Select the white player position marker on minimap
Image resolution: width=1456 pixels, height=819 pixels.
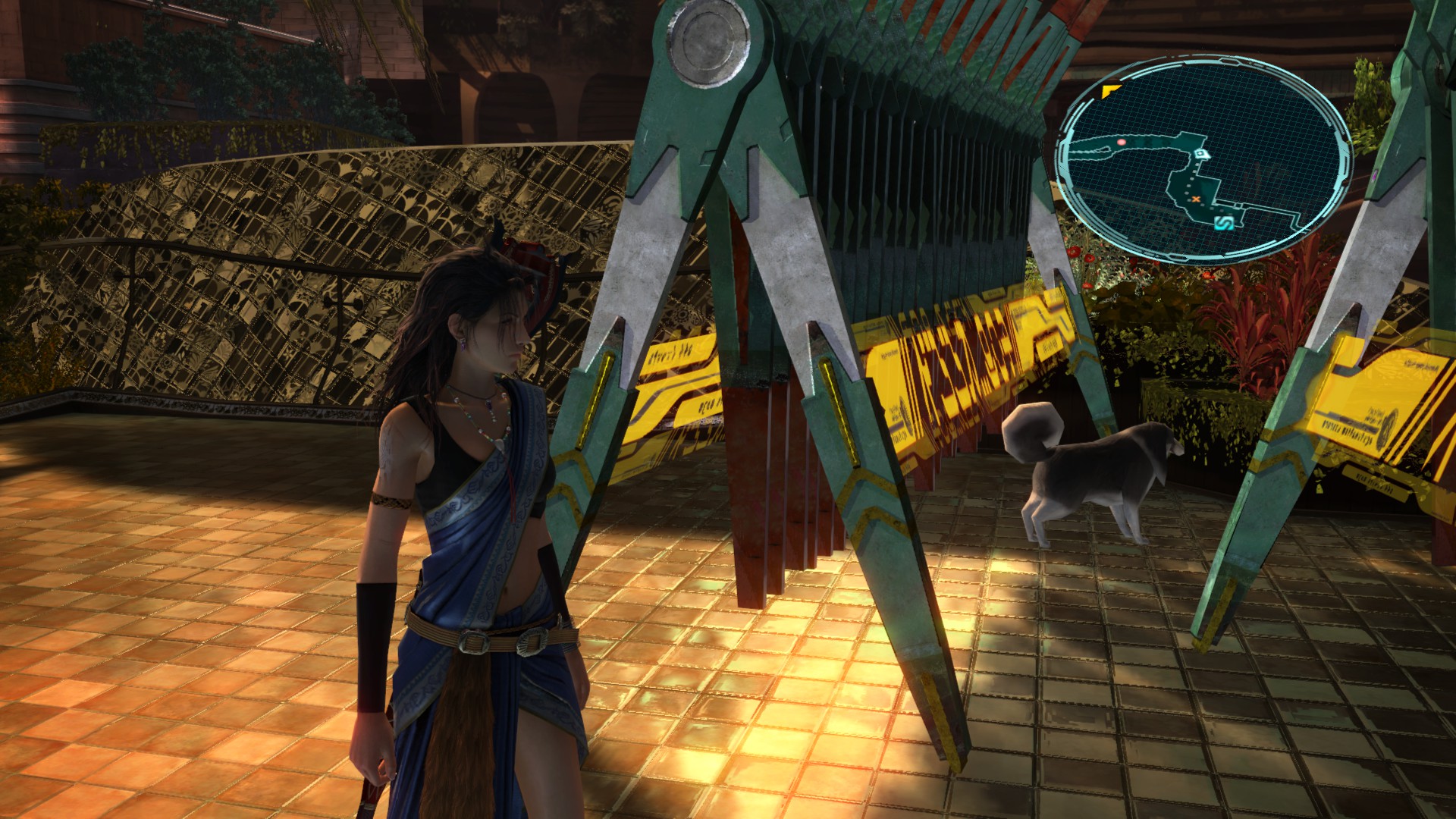click(1200, 155)
